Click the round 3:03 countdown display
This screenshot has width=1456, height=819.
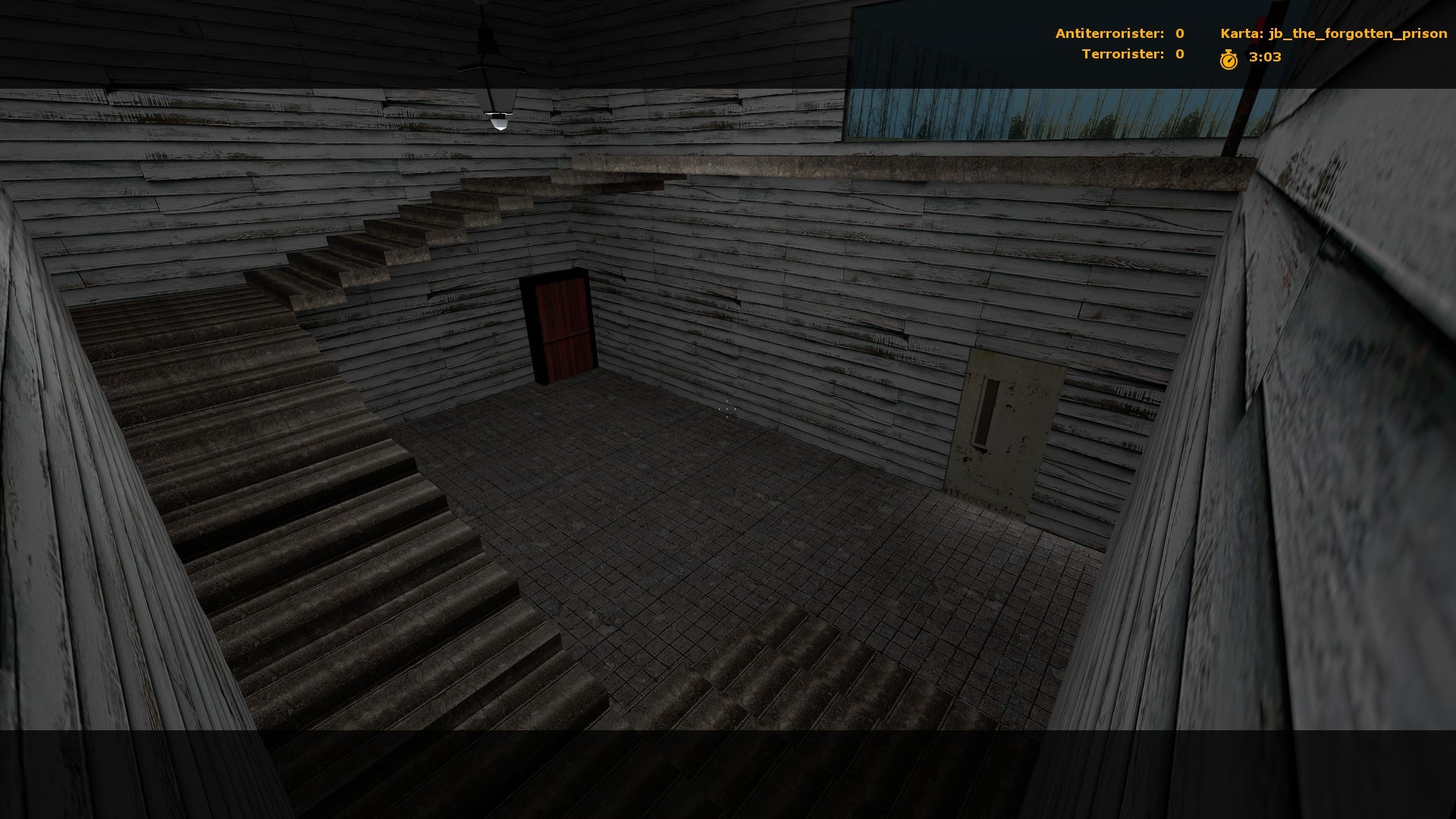pyautogui.click(x=1264, y=55)
